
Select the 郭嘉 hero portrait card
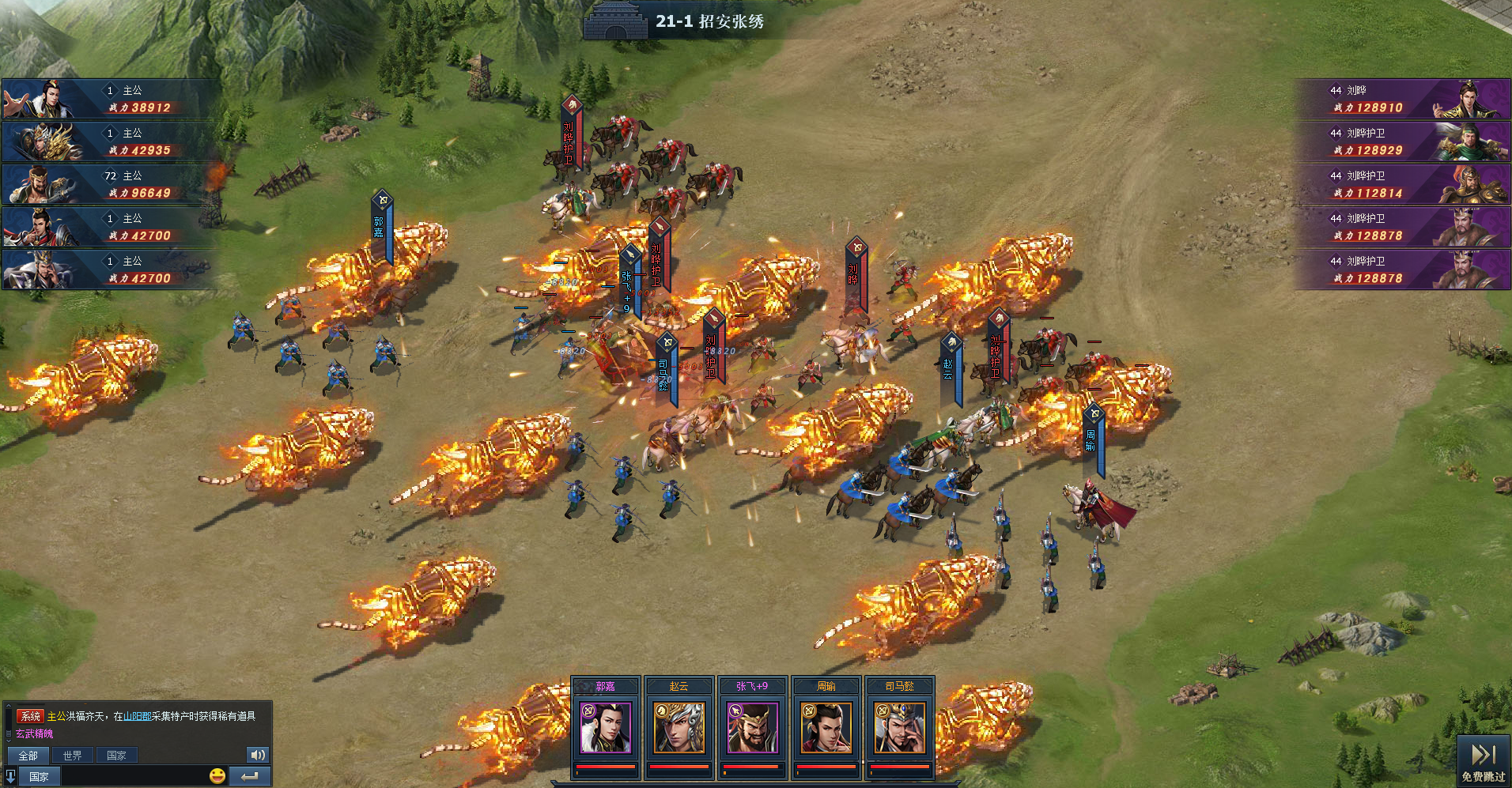(606, 727)
